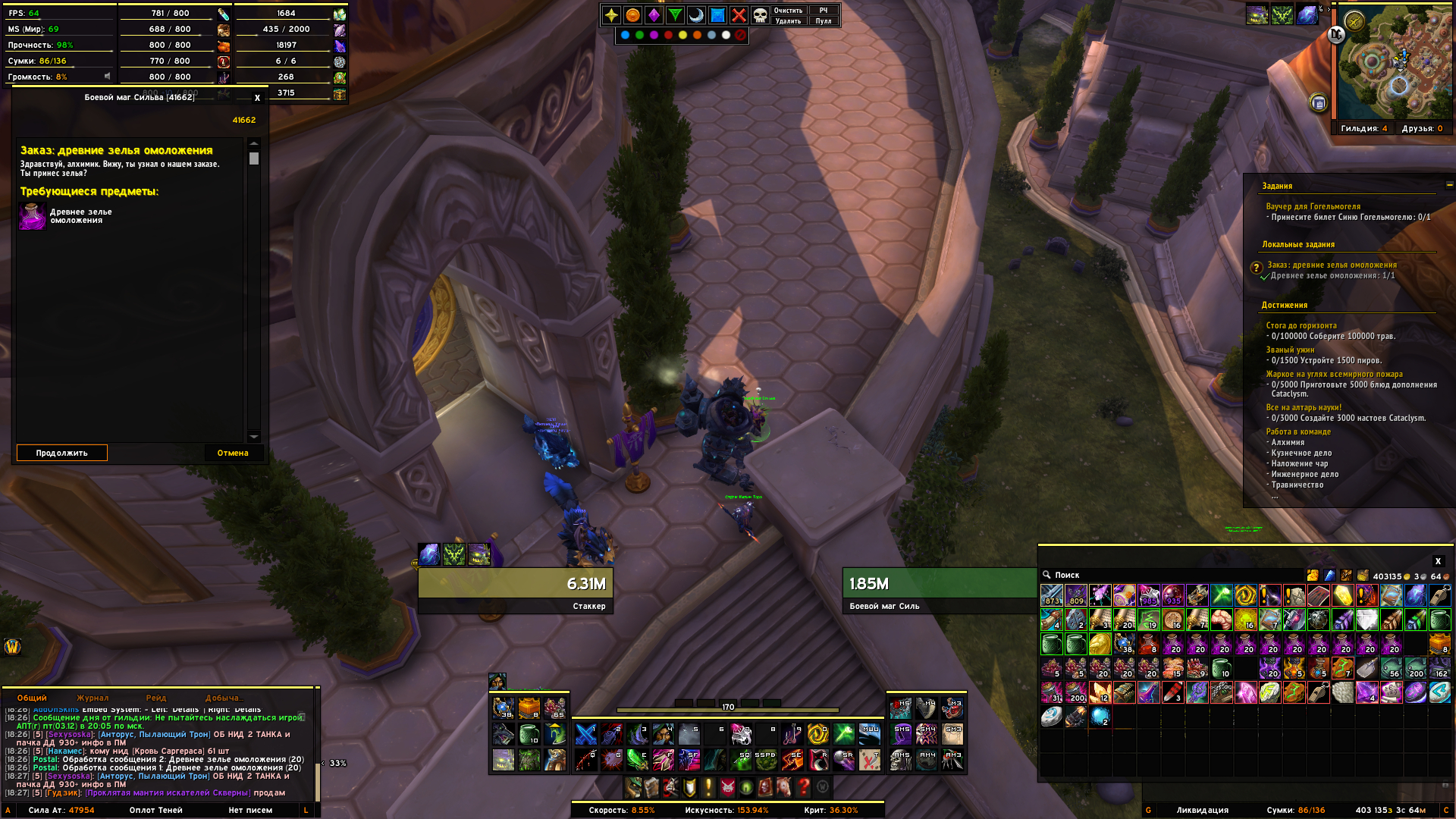Select the Гильдия guild counter
Viewport: 1456px width, 819px height.
point(1363,128)
